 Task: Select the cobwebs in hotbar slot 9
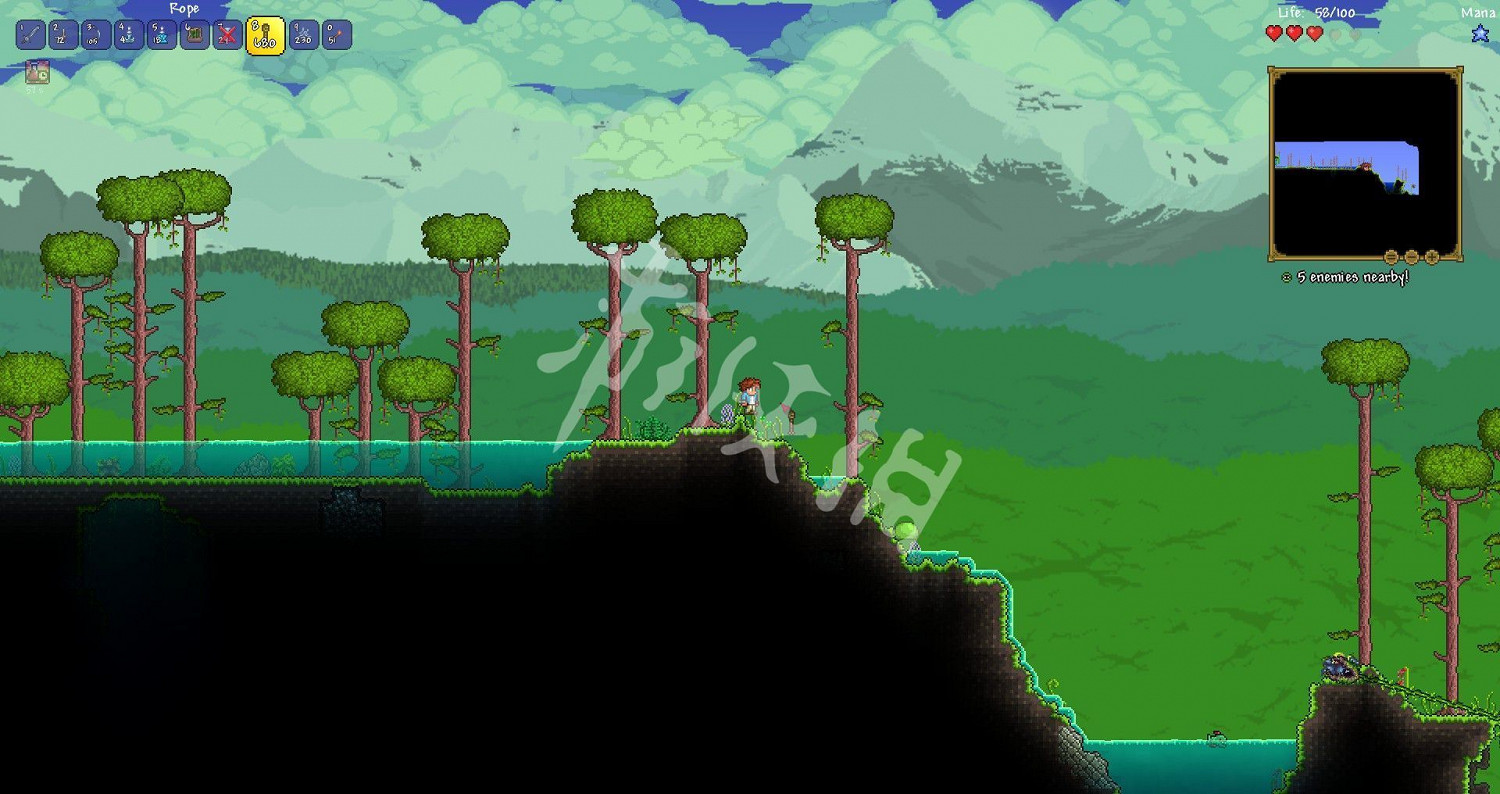(303, 34)
